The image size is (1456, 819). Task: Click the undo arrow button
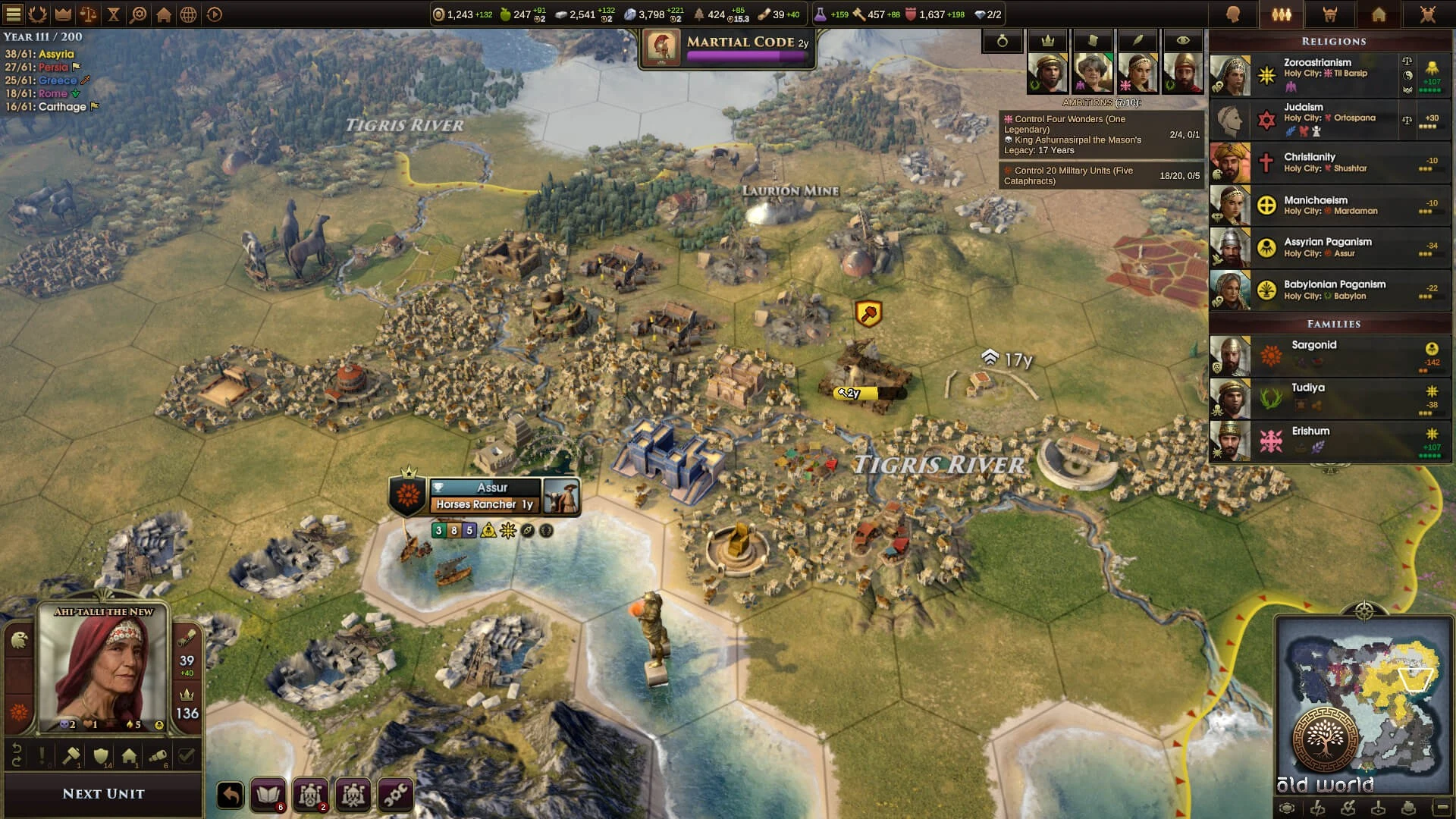(x=231, y=795)
